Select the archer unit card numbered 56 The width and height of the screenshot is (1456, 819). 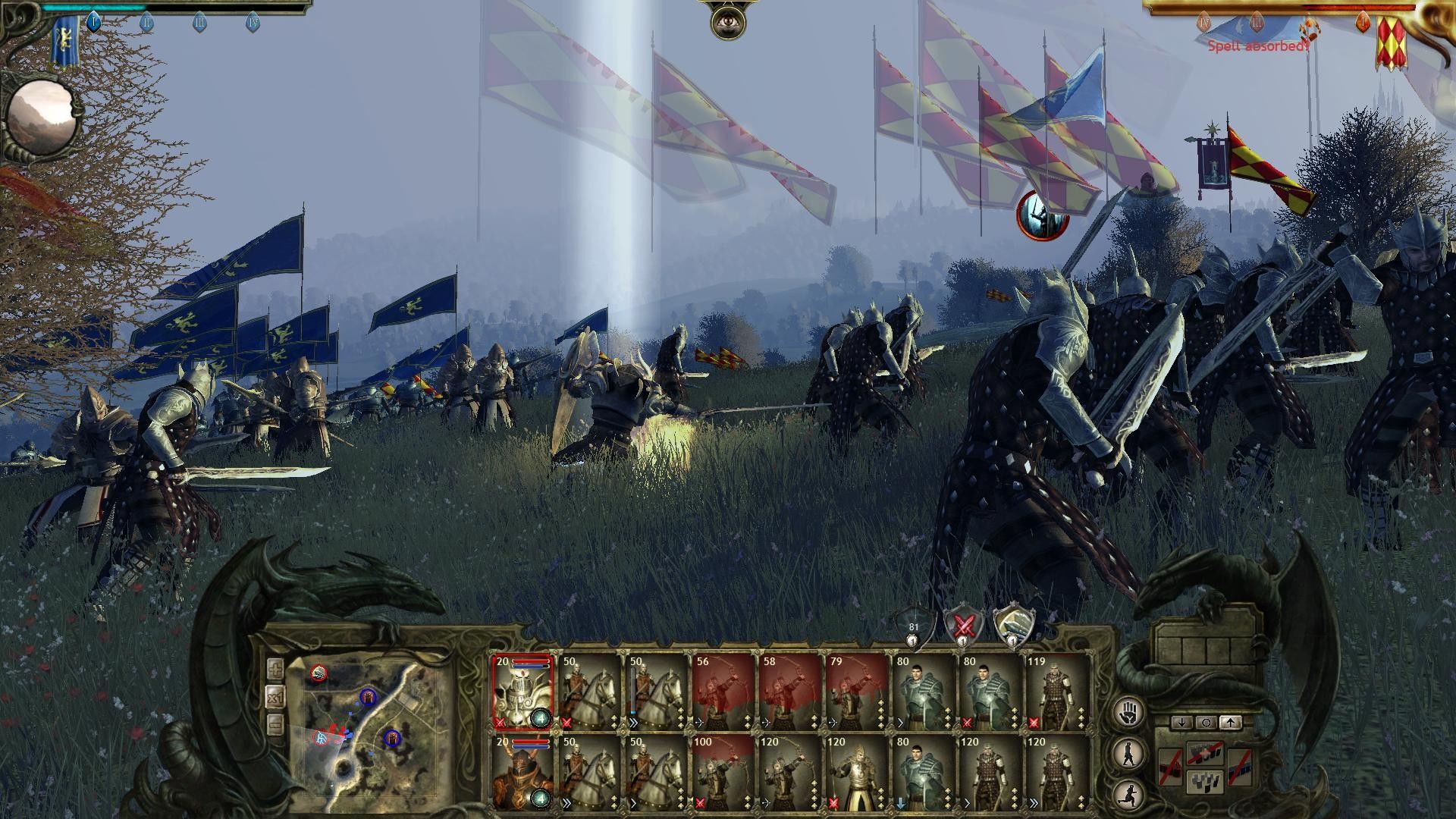pyautogui.click(x=723, y=692)
